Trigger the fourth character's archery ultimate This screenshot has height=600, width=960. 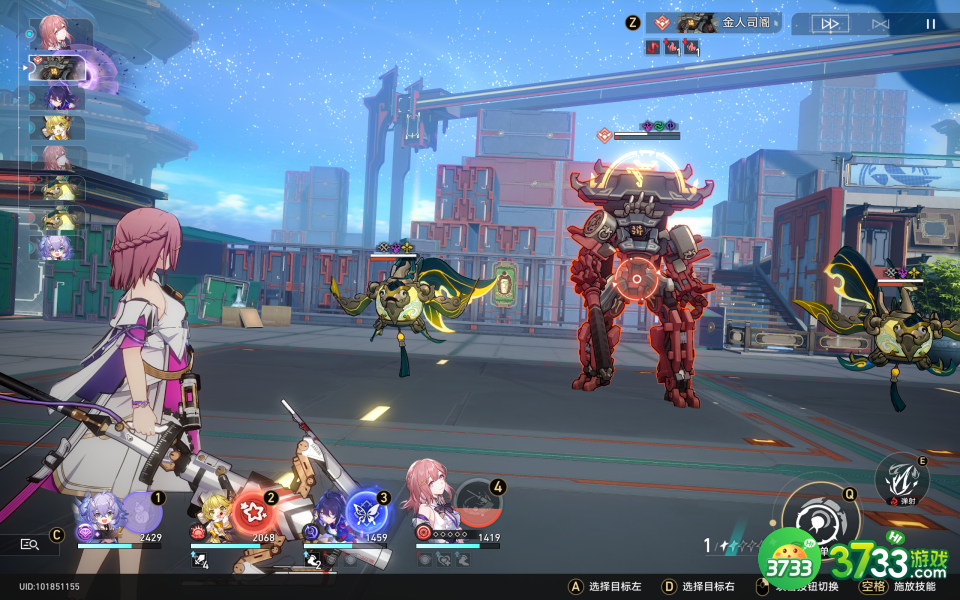tap(478, 504)
